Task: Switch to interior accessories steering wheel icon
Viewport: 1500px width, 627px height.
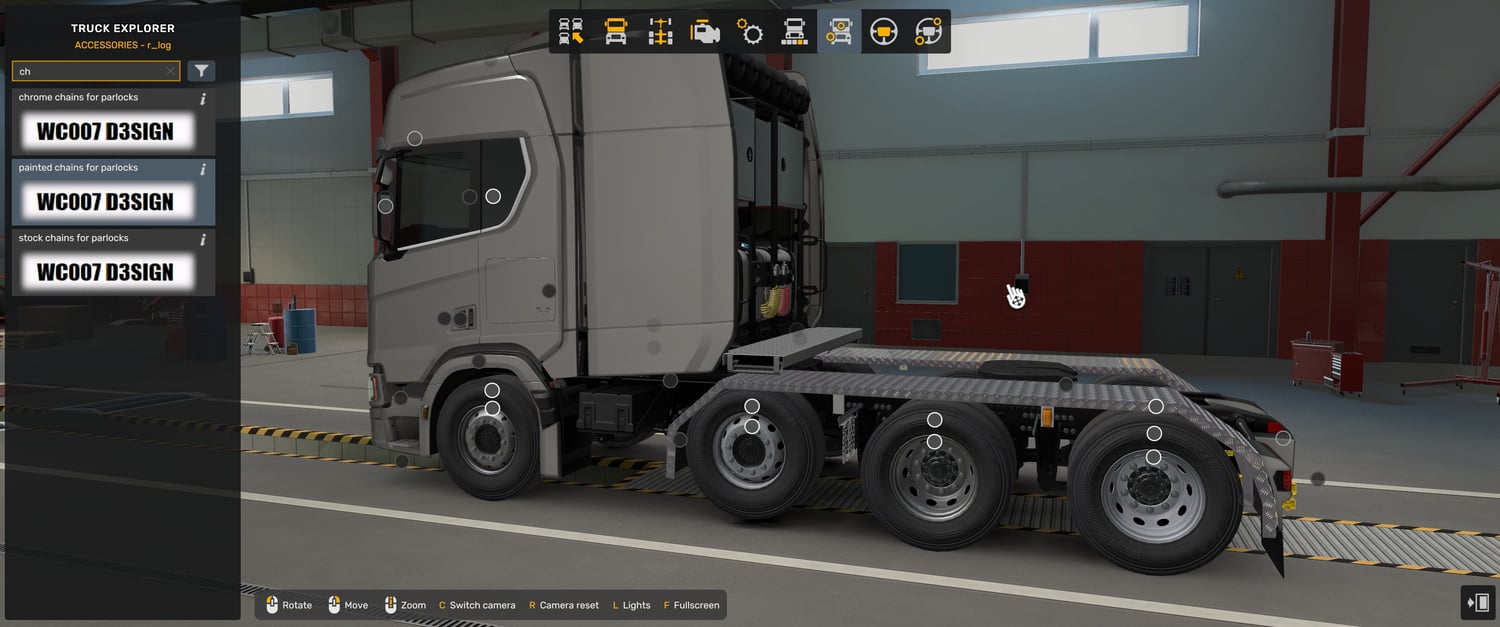Action: (x=928, y=32)
